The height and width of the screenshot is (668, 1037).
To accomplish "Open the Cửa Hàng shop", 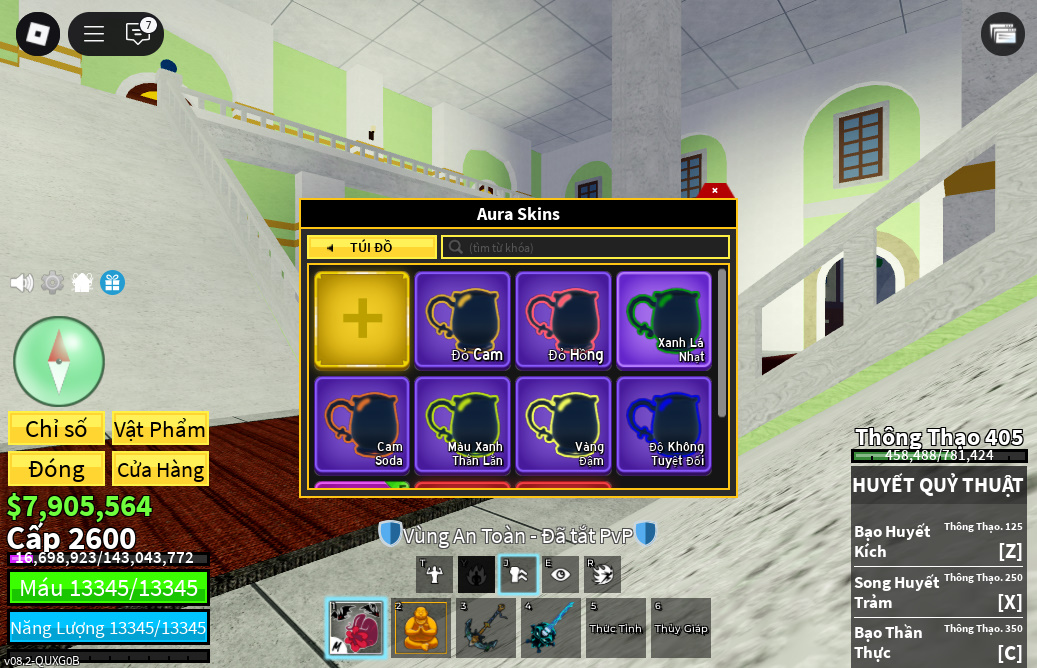I will coord(160,469).
